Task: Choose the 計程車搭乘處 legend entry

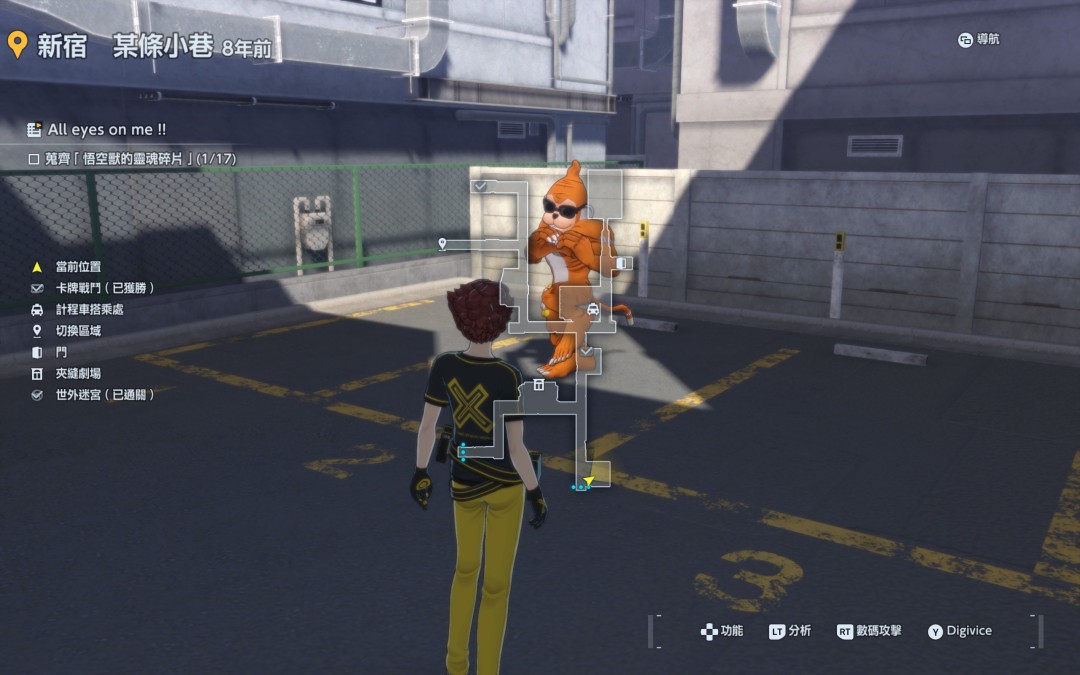Action: [x=90, y=309]
